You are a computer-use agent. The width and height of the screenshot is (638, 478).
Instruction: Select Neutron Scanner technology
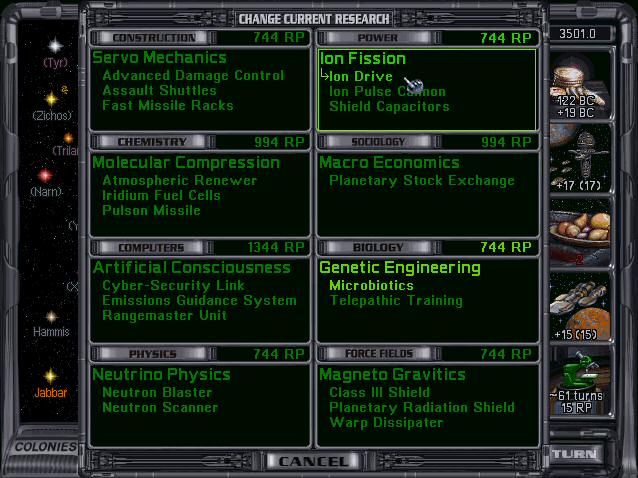(160, 408)
